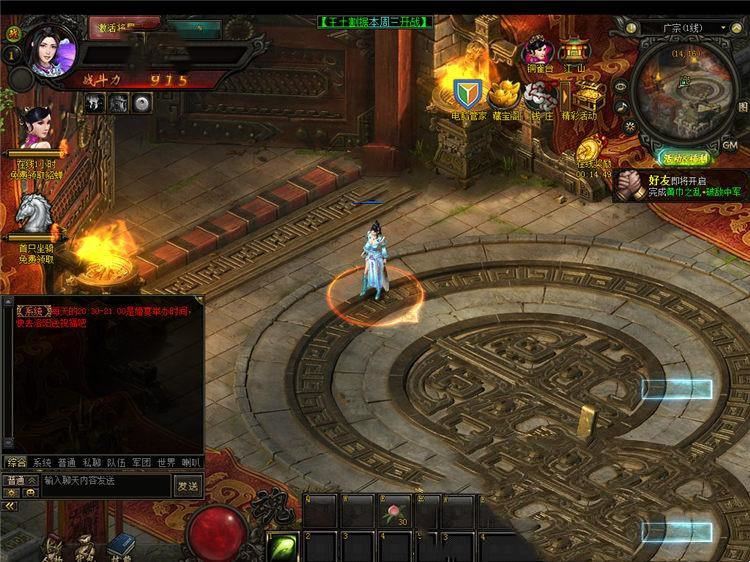Open the player character portrait

47,49
